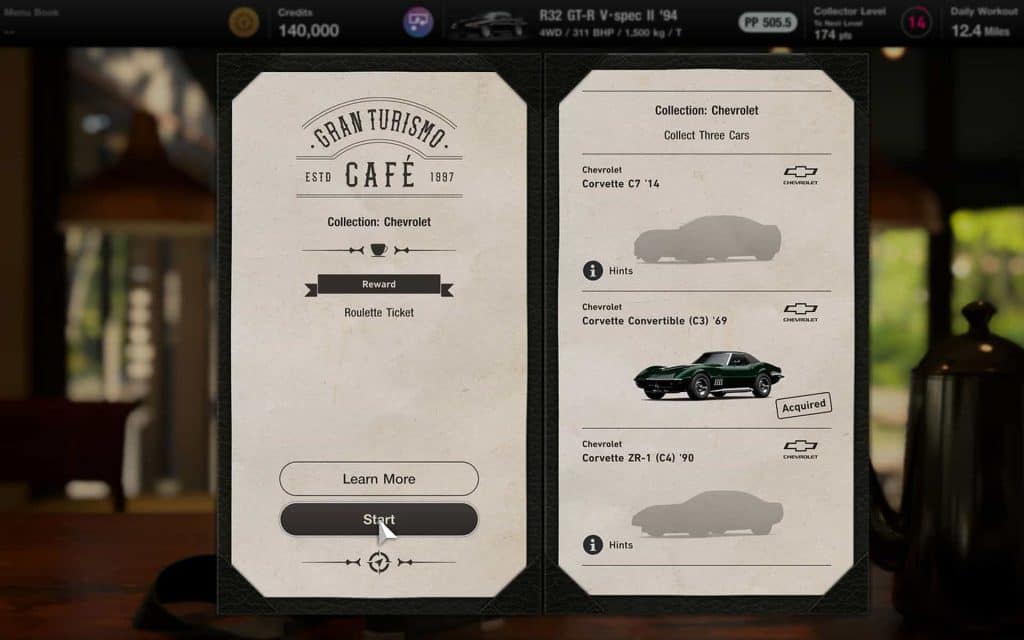This screenshot has width=1024, height=640.
Task: Open Learn More about the collection
Action: [378, 478]
